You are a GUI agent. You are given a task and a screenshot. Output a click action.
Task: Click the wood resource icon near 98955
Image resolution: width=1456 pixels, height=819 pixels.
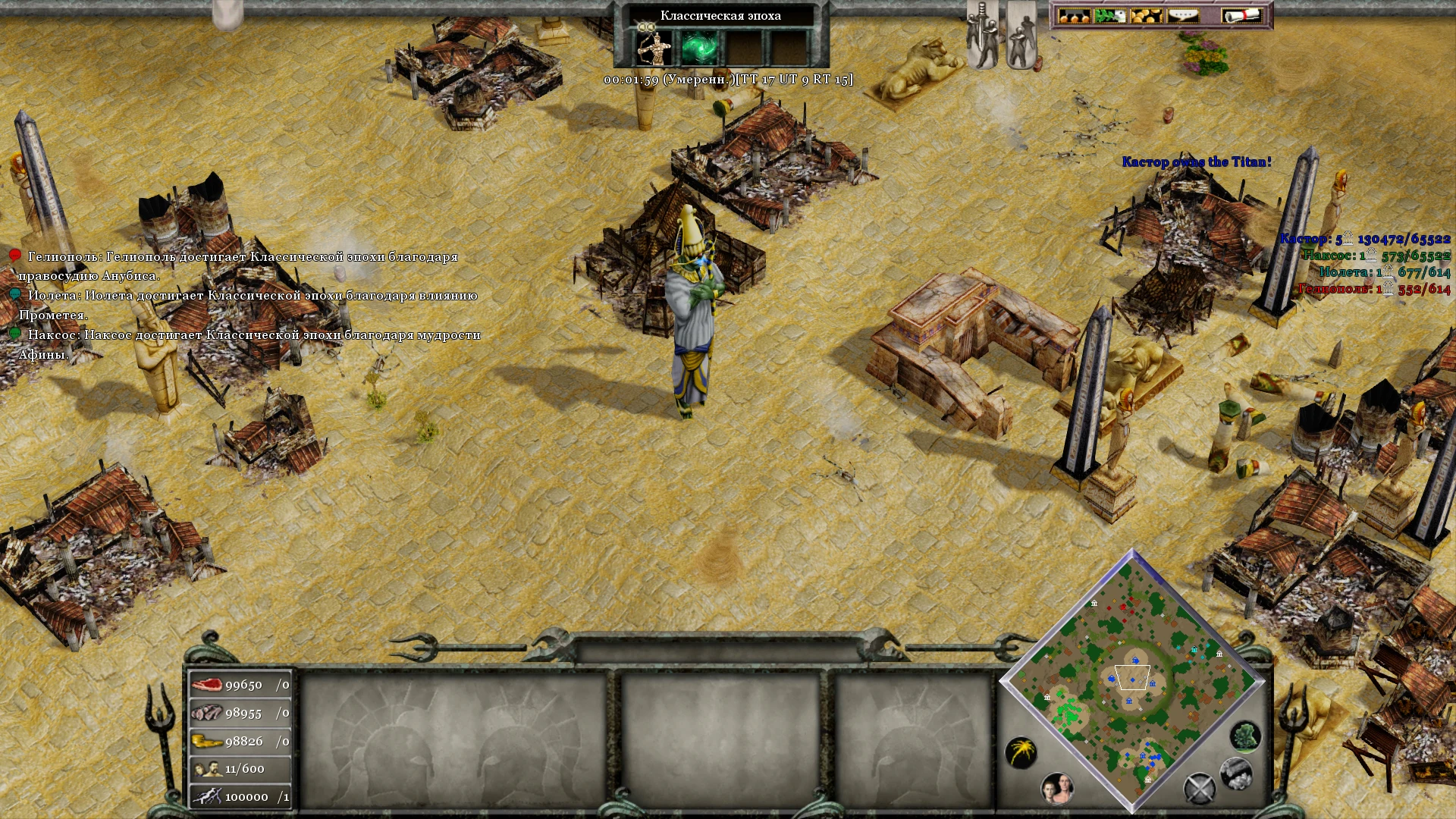[x=206, y=713]
